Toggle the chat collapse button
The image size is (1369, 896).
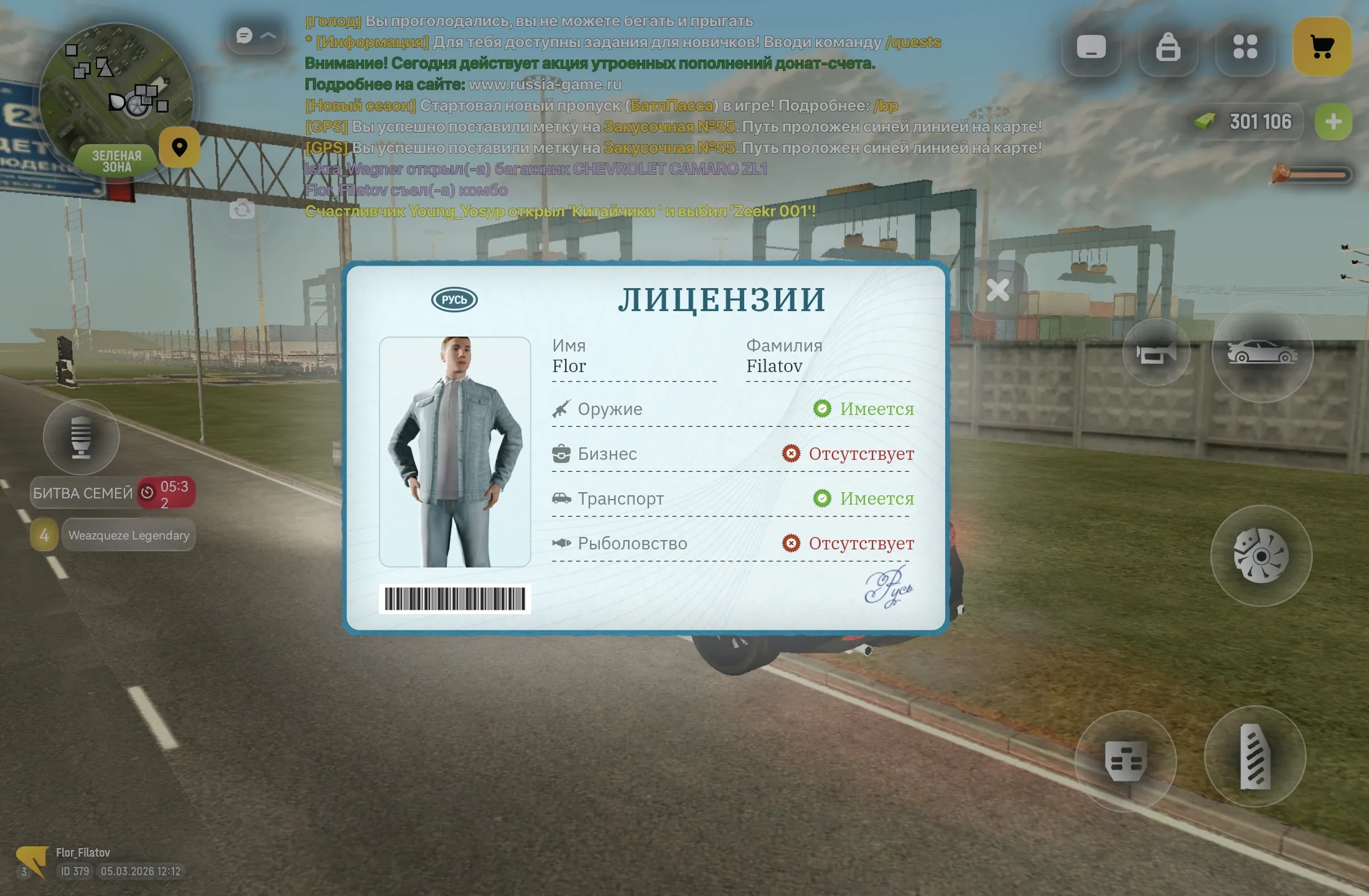pos(256,36)
